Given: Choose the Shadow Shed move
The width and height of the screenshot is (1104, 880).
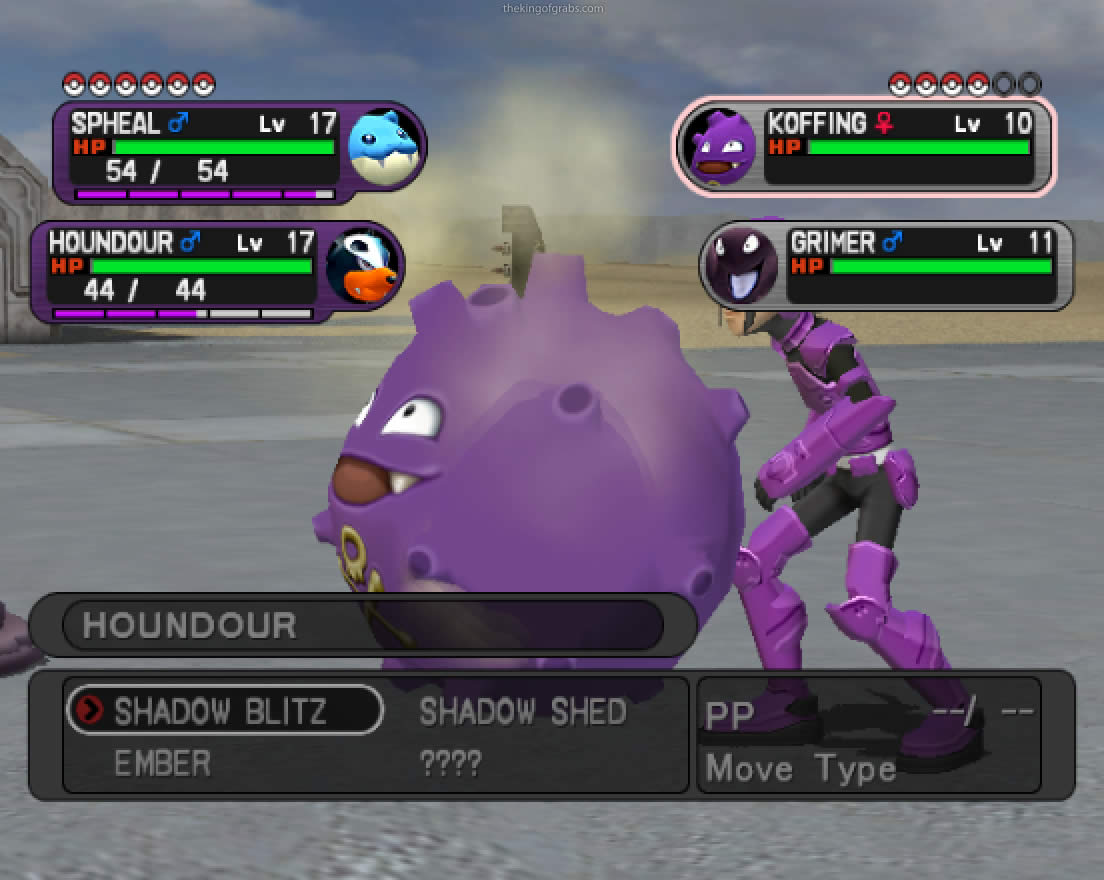Looking at the screenshot, I should click(x=522, y=712).
